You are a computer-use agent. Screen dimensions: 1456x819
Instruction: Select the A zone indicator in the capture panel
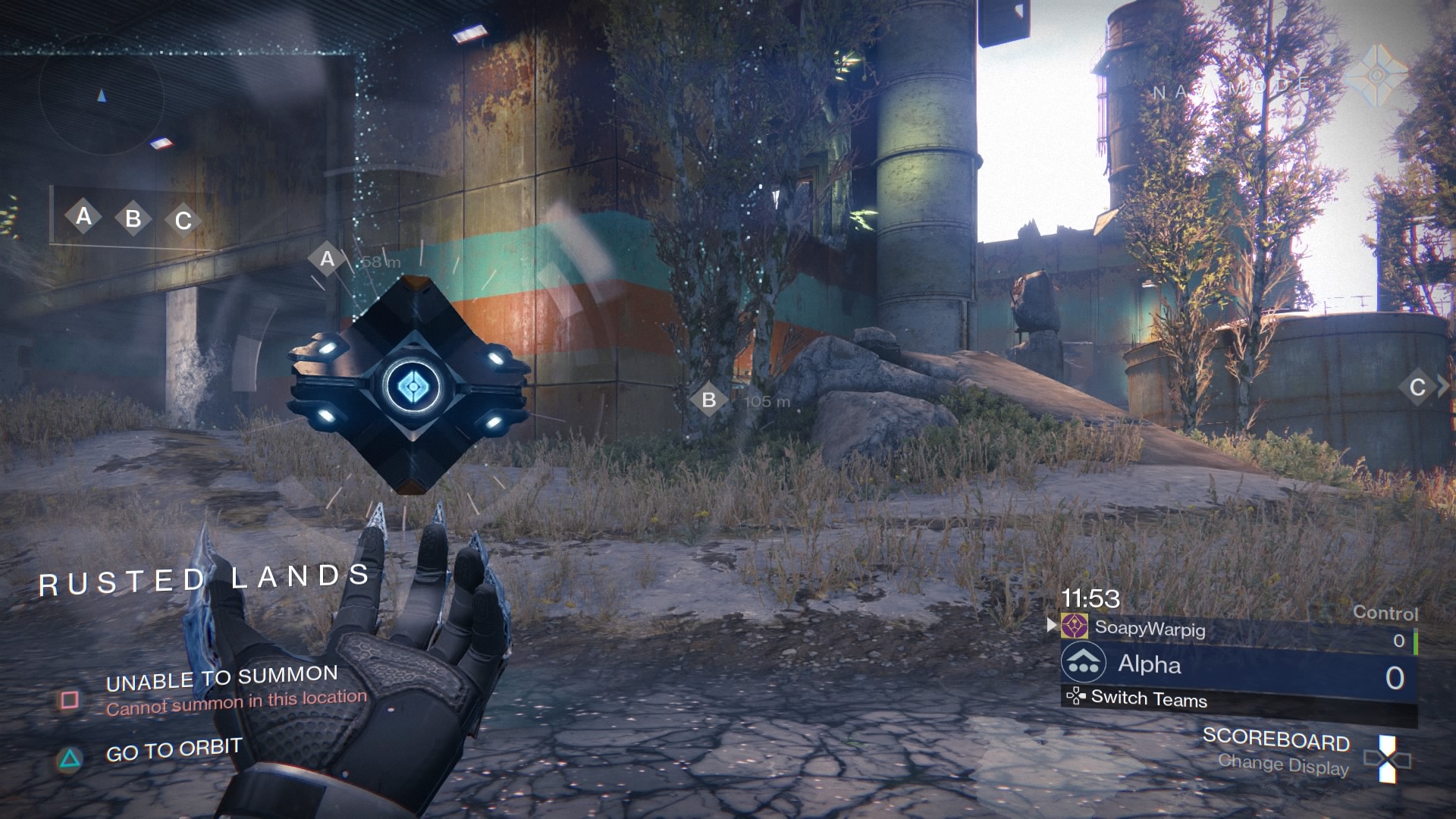83,217
